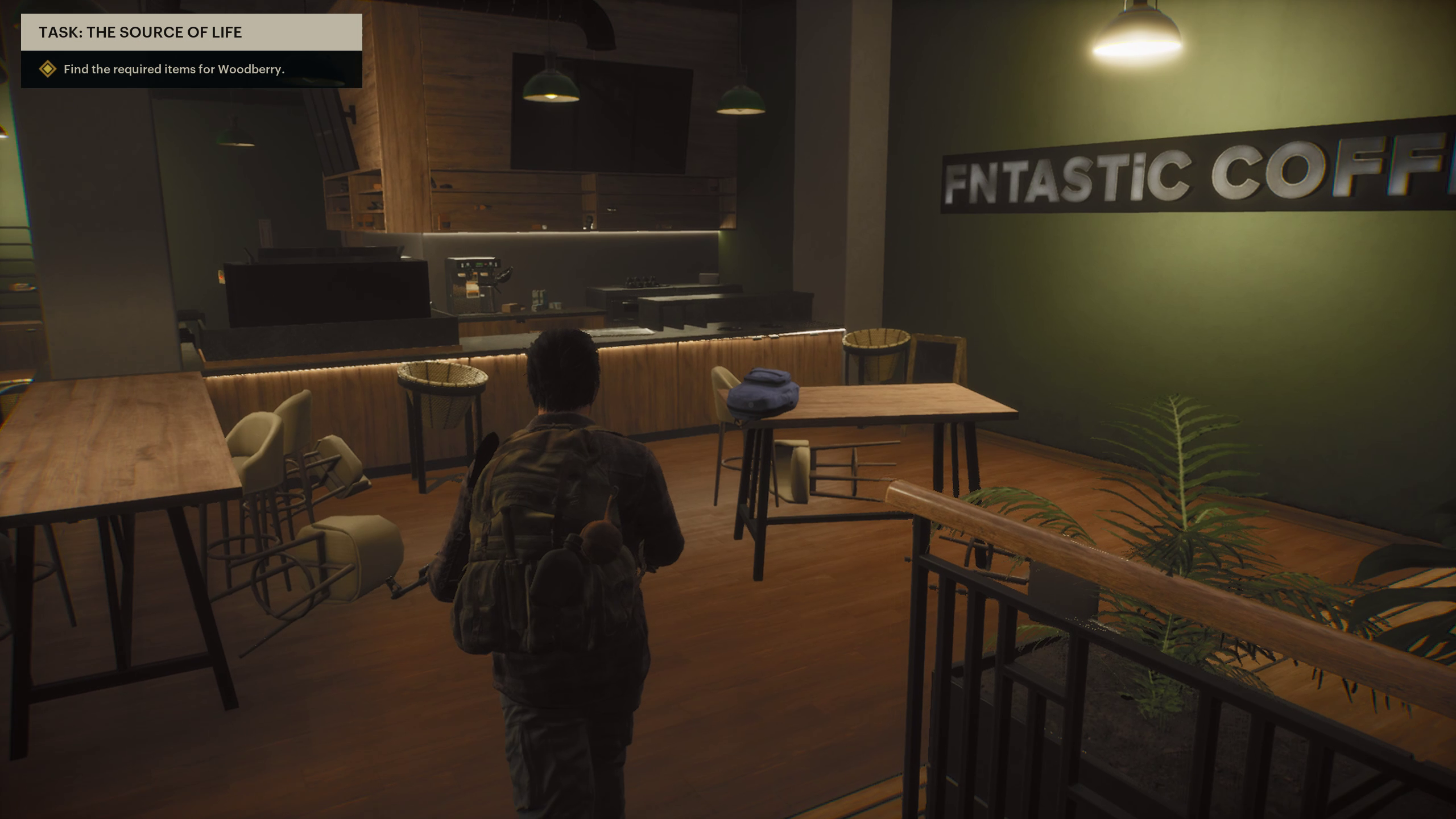Select The Source of Life task header
Viewport: 1456px width, 819px height.
point(140,32)
